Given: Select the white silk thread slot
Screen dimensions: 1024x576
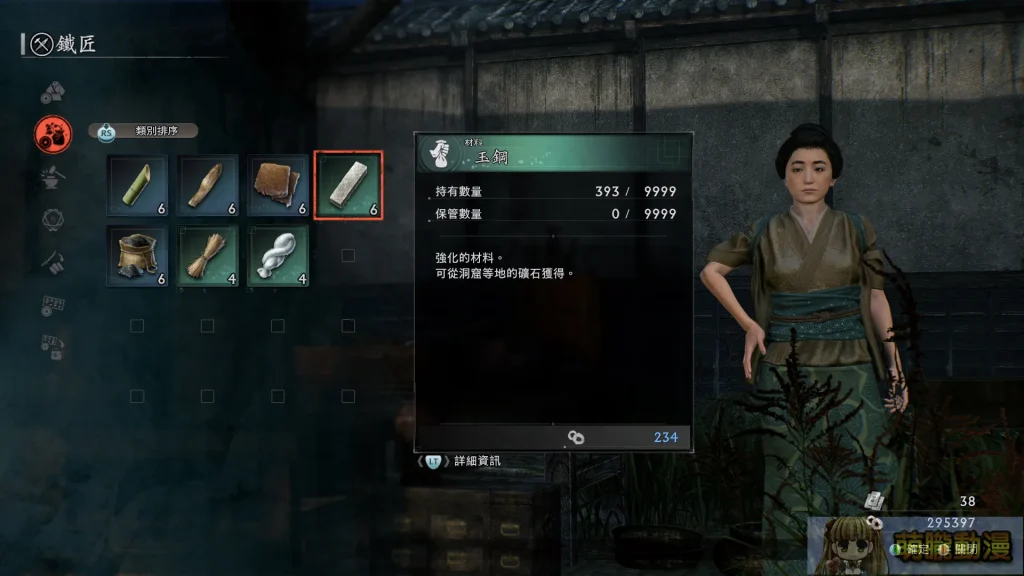Looking at the screenshot, I should pyautogui.click(x=278, y=255).
